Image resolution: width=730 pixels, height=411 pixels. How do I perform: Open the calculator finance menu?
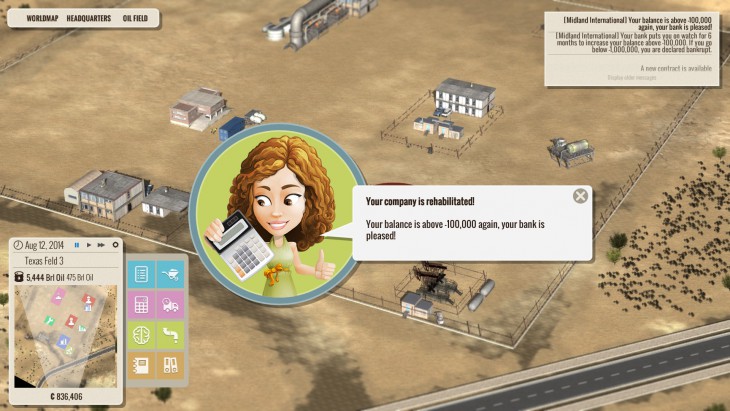point(141,305)
